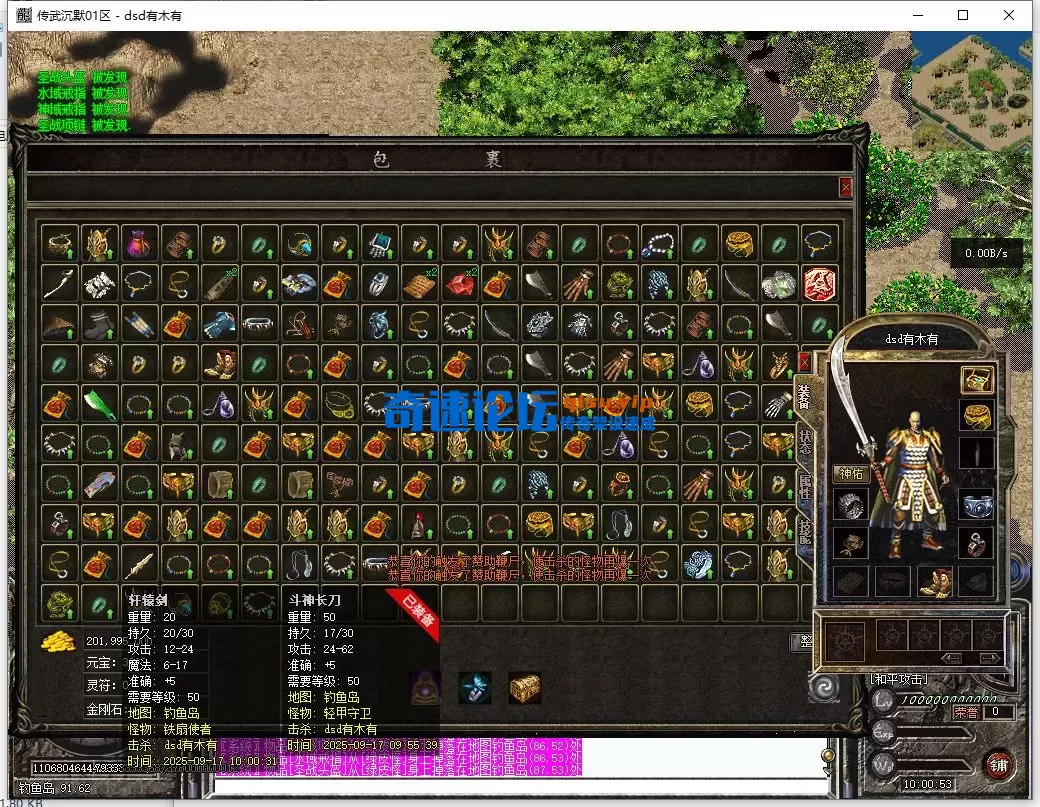Click the green jade blade item
The height and width of the screenshot is (807, 1040).
[x=99, y=404]
